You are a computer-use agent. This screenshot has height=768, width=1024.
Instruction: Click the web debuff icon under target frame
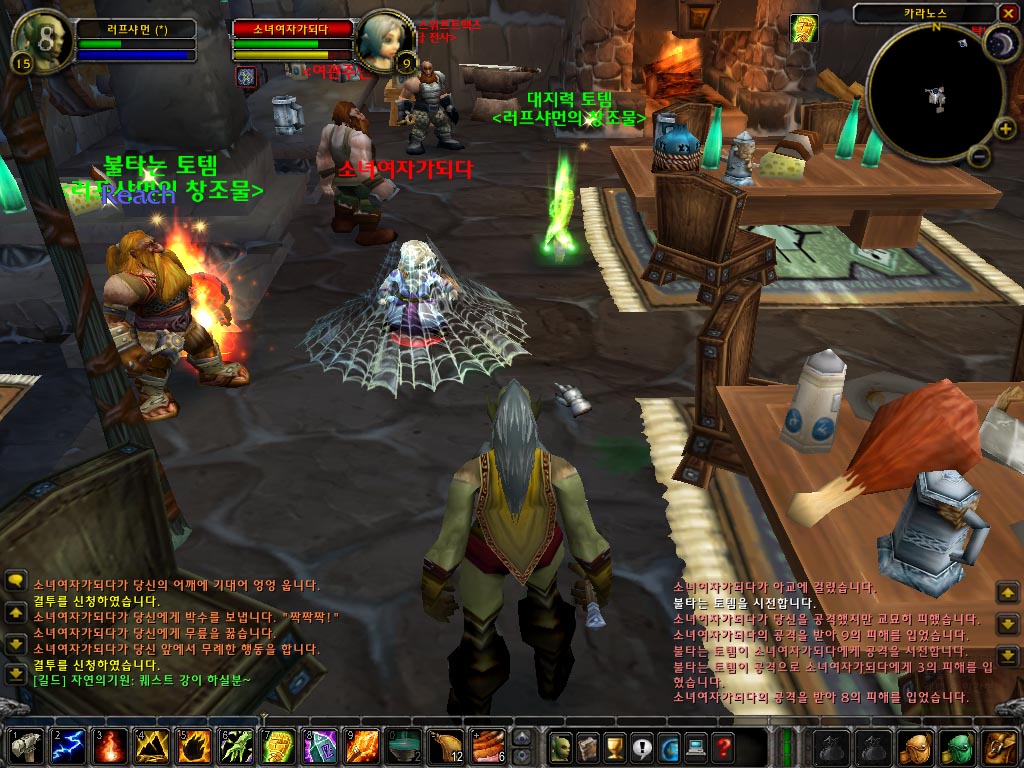246,76
